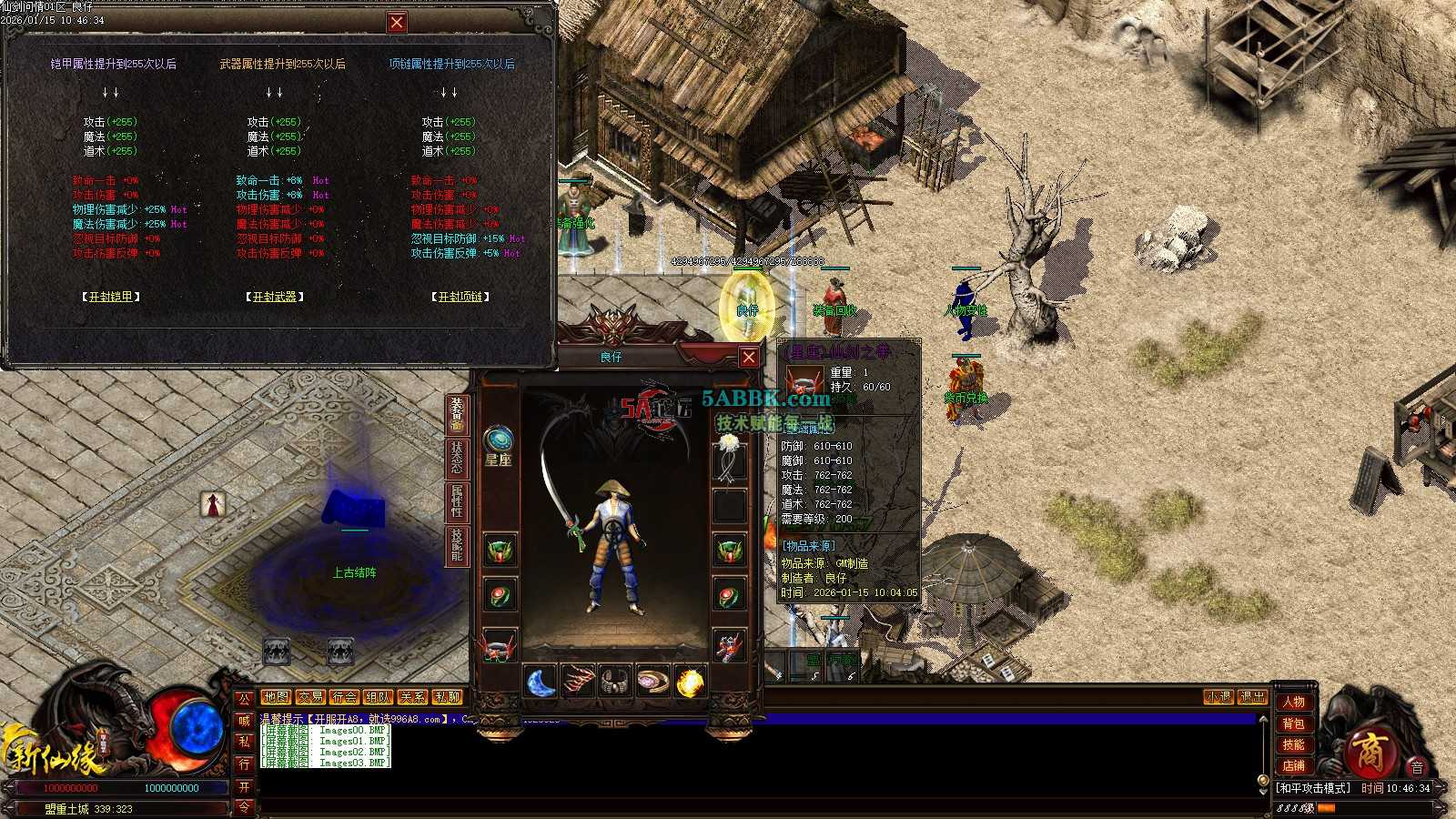
Task: Open the 交易 trade window
Action: (310, 697)
